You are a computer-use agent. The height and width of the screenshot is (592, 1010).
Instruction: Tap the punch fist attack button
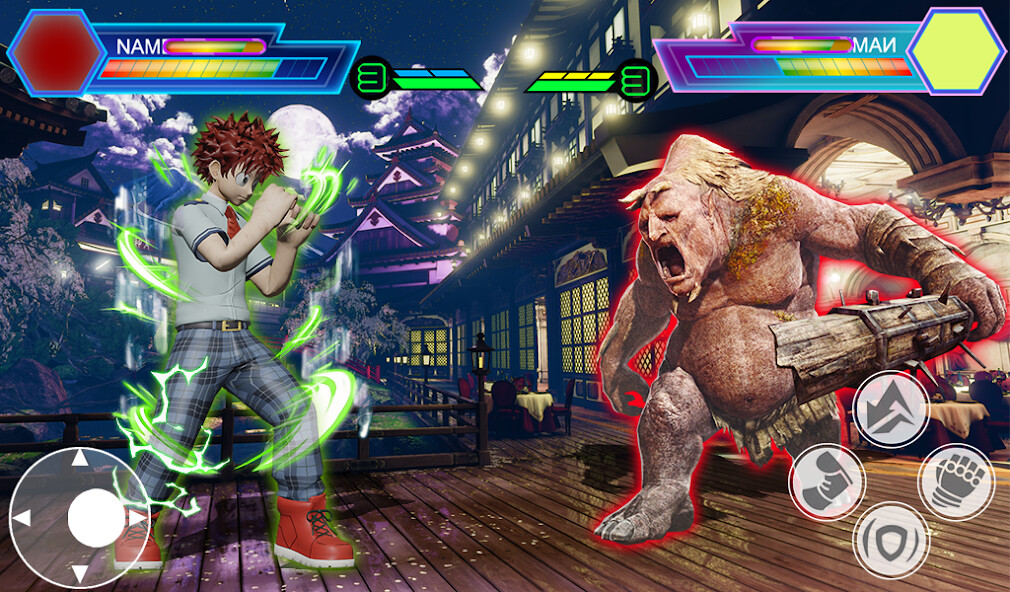(956, 482)
